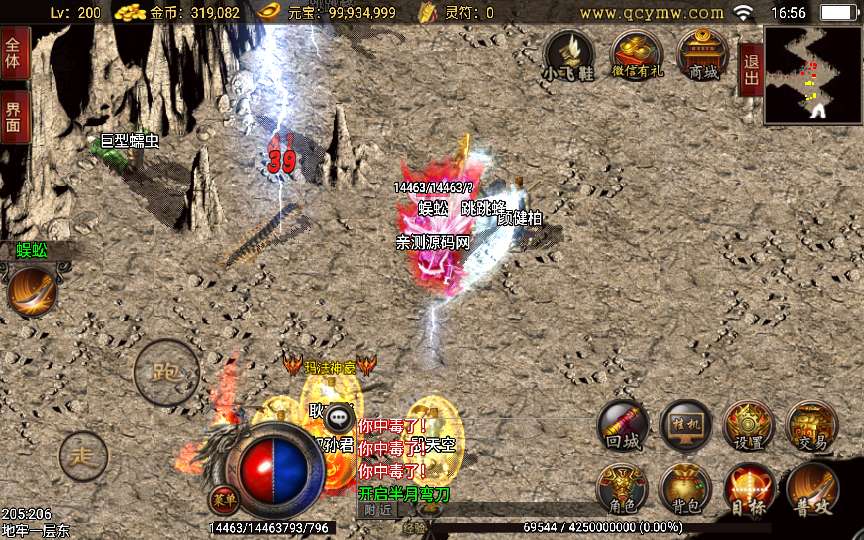
Task: Open the dungeon minimap
Action: pyautogui.click(x=813, y=75)
